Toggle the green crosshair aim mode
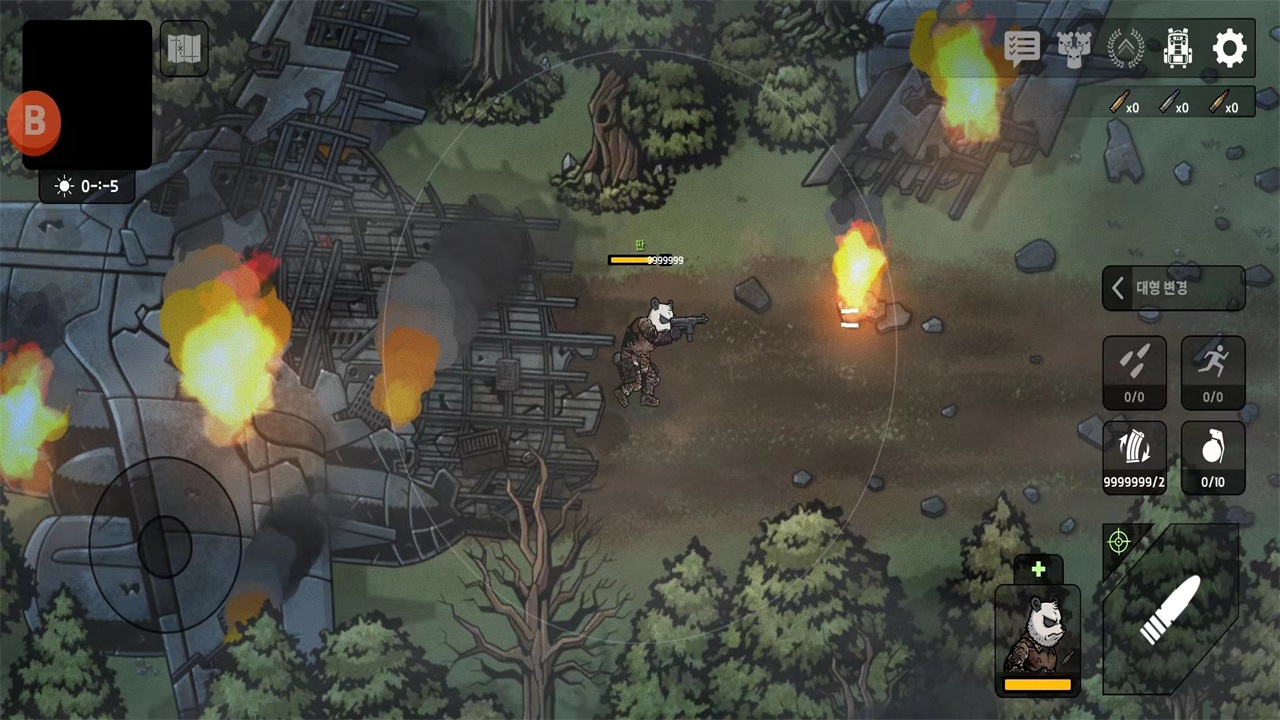The image size is (1280, 720). (1118, 541)
